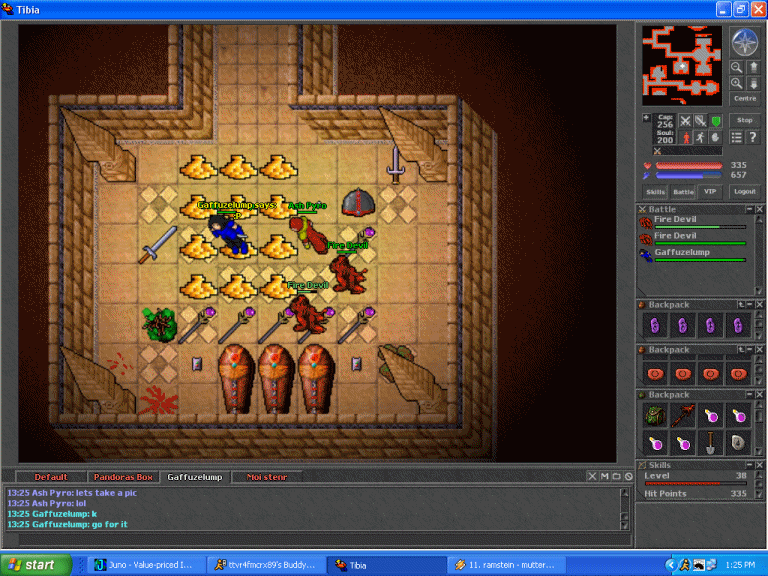Screen dimensions: 768x576
Task: Close the Battle panel
Action: coord(759,209)
